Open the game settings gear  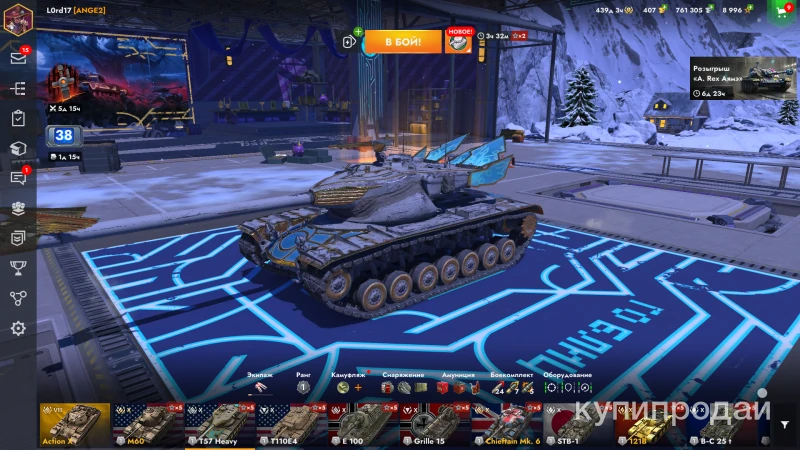[18, 328]
